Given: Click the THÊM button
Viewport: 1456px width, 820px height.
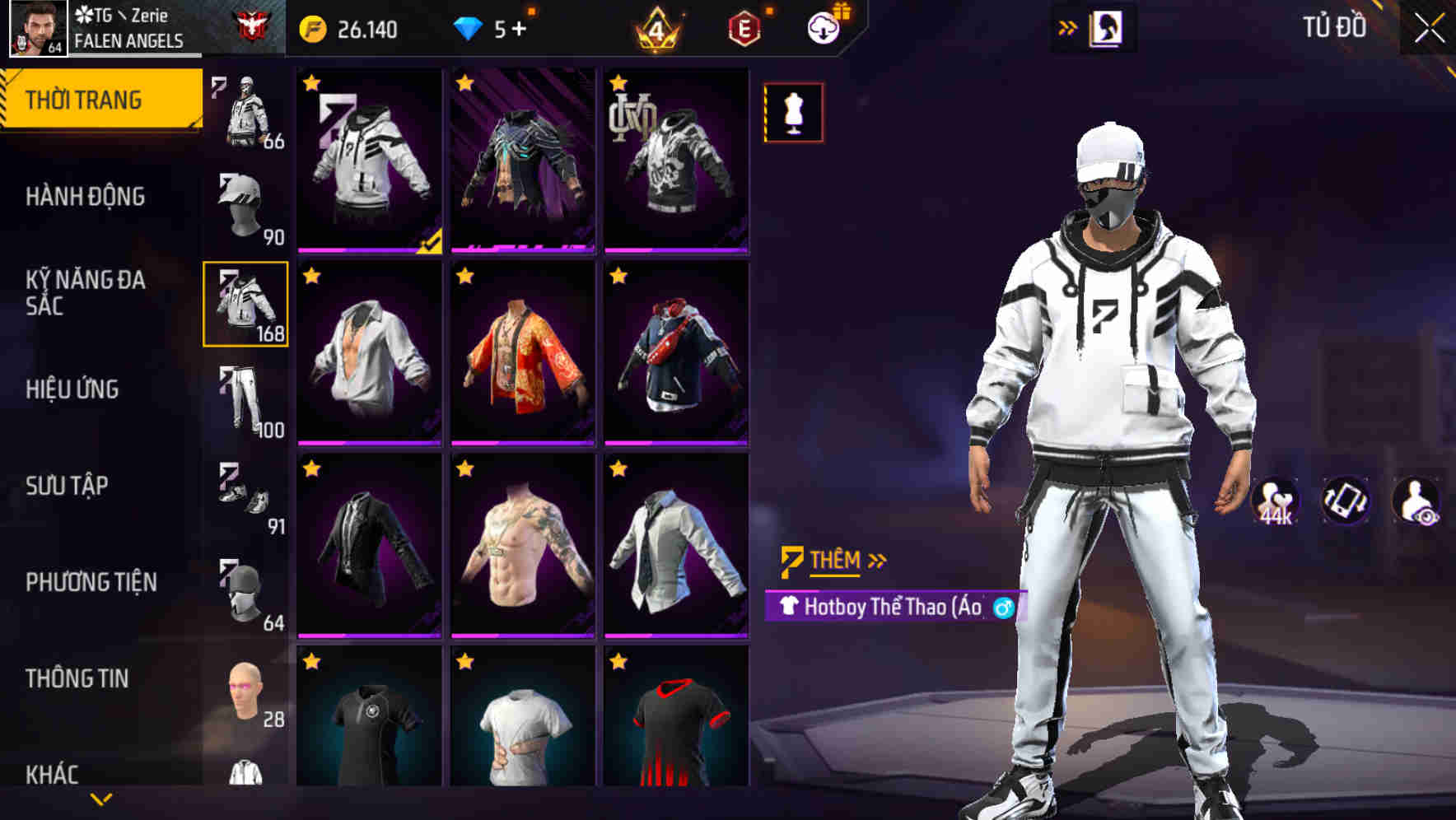Looking at the screenshot, I should (x=836, y=558).
